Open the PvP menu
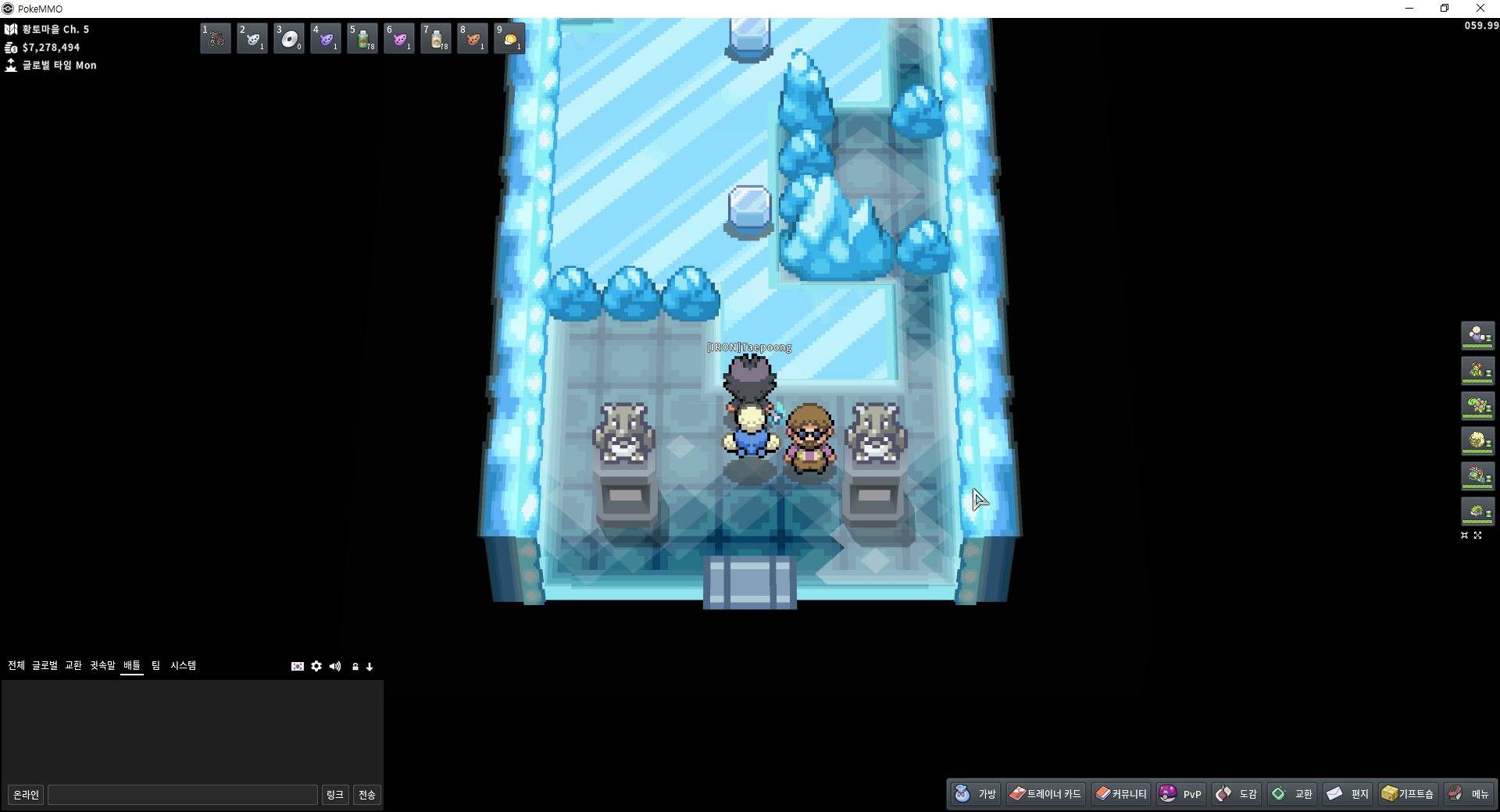1500x812 pixels. [1180, 794]
